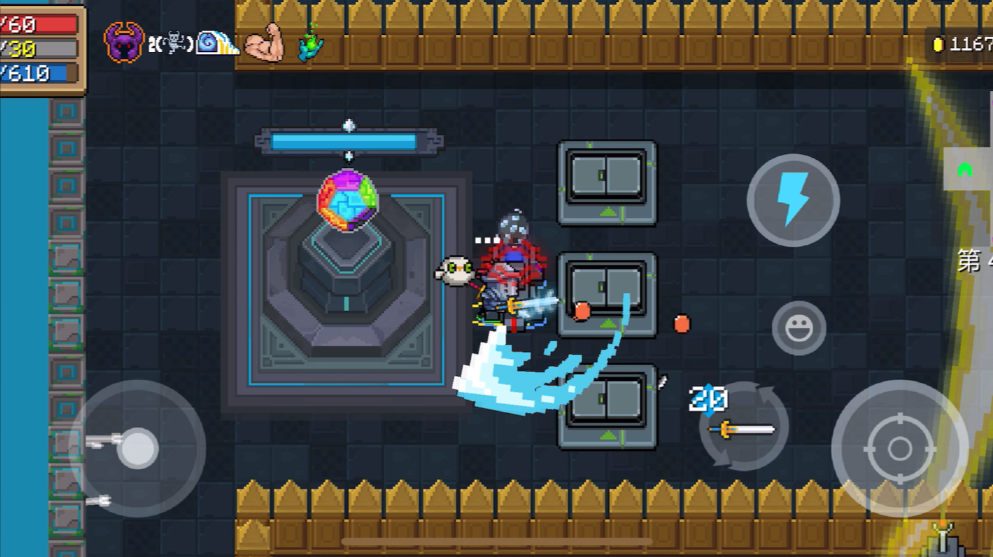This screenshot has width=993, height=557.
Task: Touch the virtual movement joystick
Action: pyautogui.click(x=137, y=448)
